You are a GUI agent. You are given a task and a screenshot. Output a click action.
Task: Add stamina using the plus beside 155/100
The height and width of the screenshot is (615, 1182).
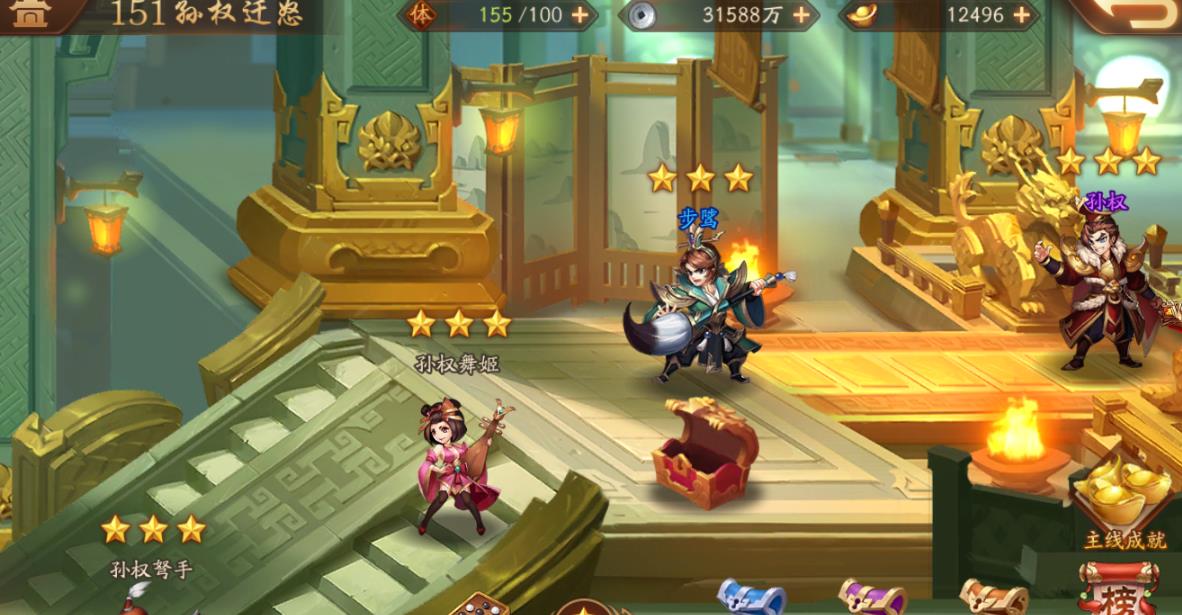[x=579, y=15]
